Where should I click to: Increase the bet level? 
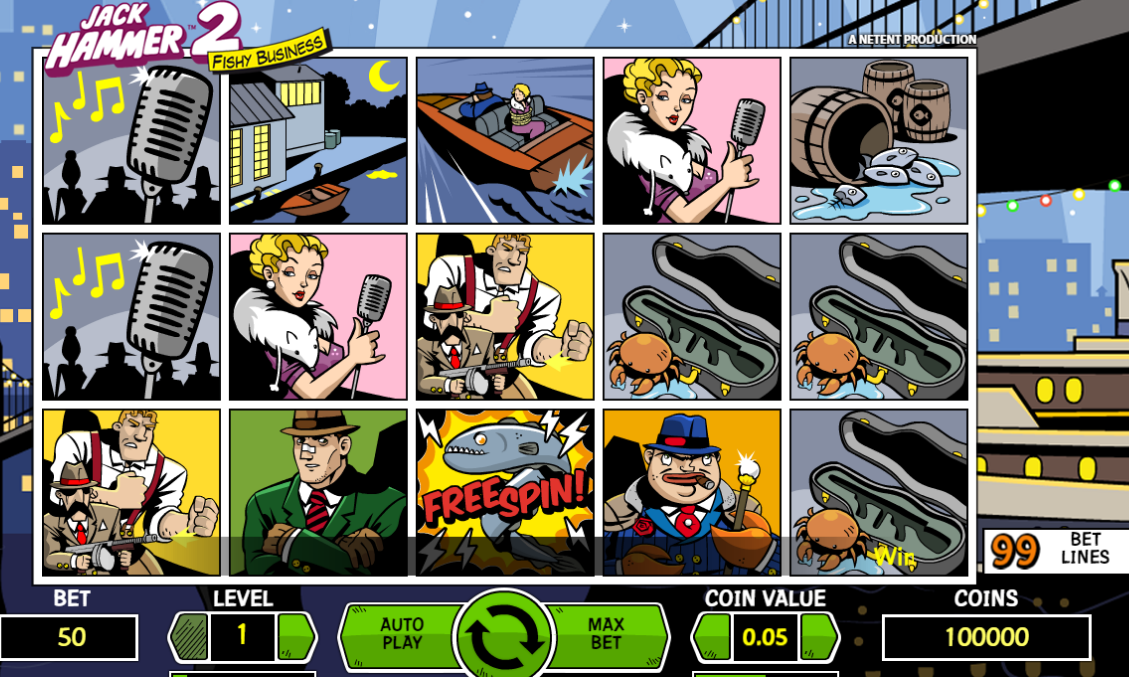tap(296, 636)
